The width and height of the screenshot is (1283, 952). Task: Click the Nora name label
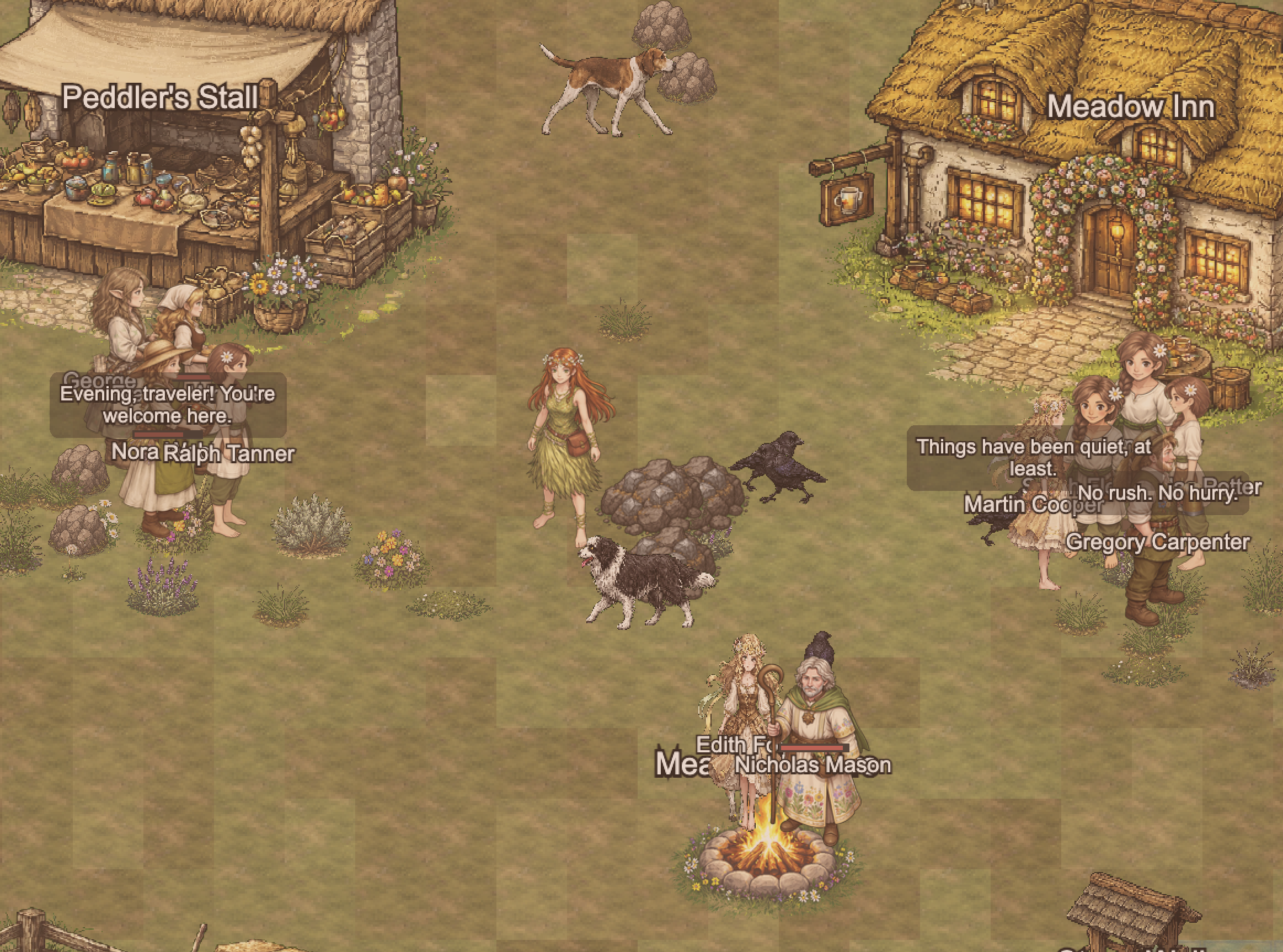click(x=137, y=453)
